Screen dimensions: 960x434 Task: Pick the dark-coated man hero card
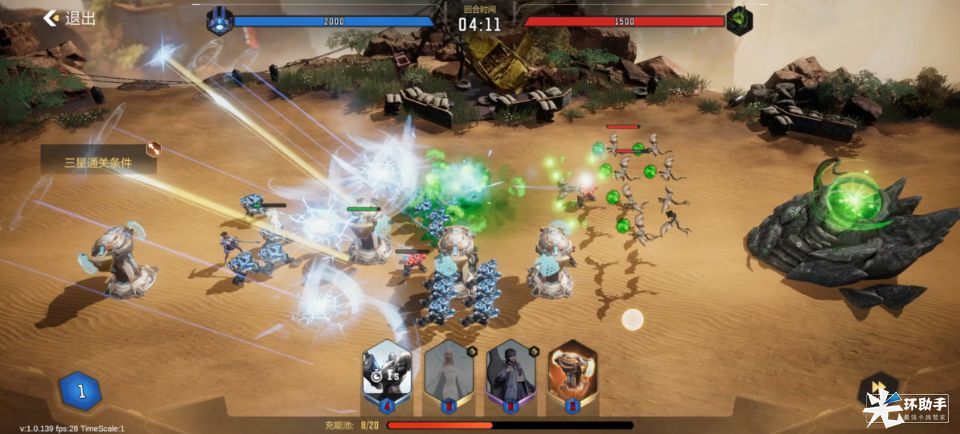[x=510, y=374]
